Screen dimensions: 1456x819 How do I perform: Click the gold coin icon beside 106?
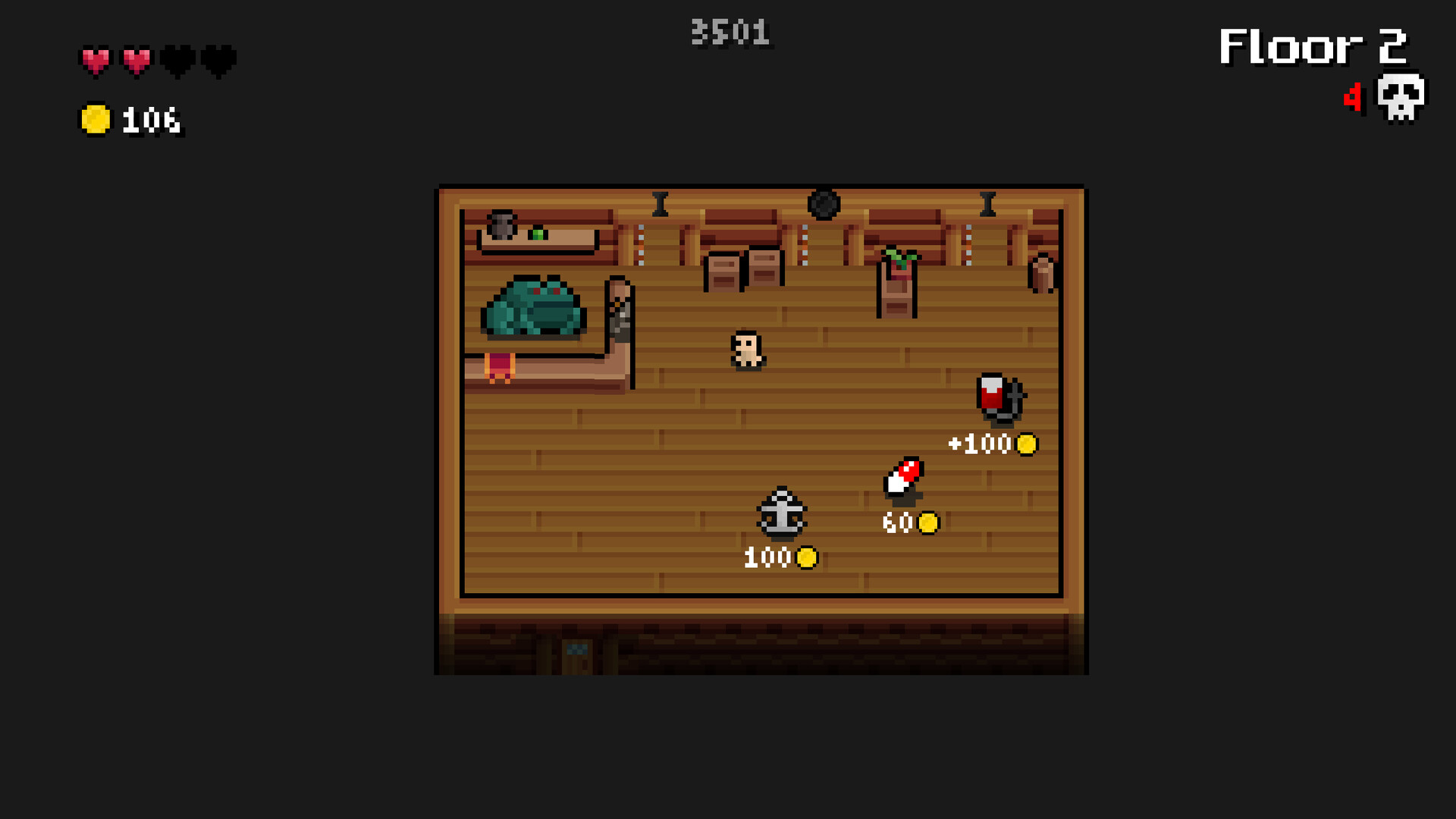click(95, 118)
